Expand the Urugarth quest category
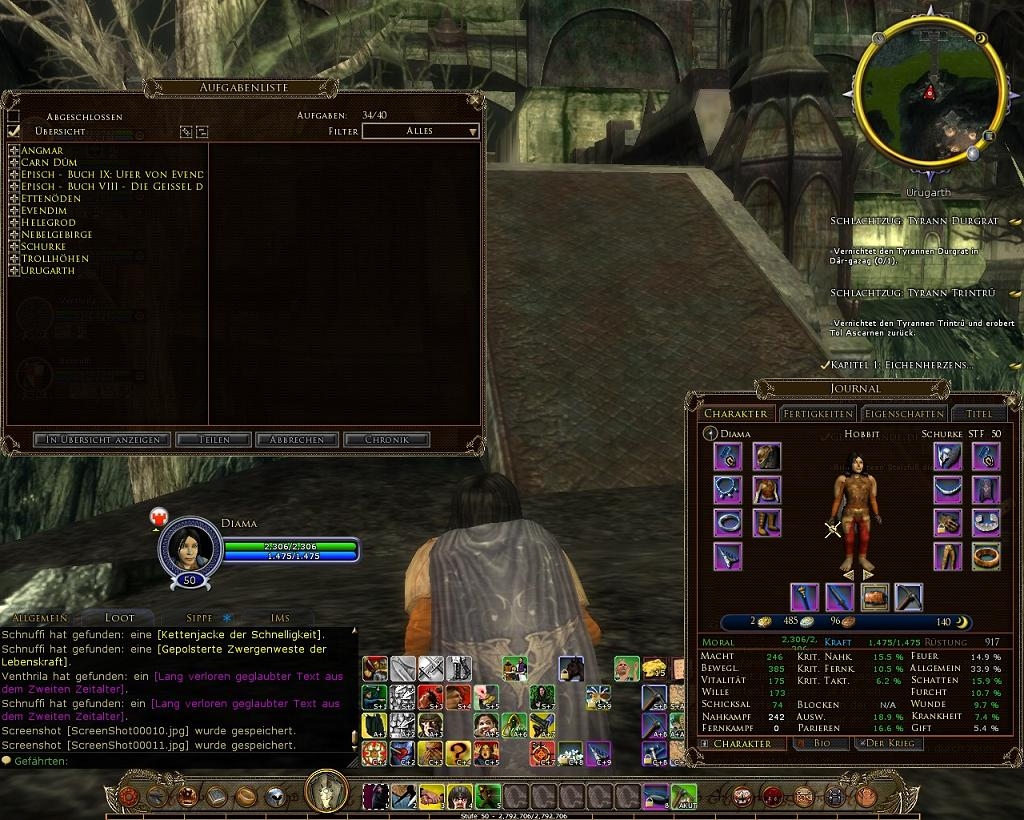This screenshot has width=1024, height=820. tap(14, 271)
